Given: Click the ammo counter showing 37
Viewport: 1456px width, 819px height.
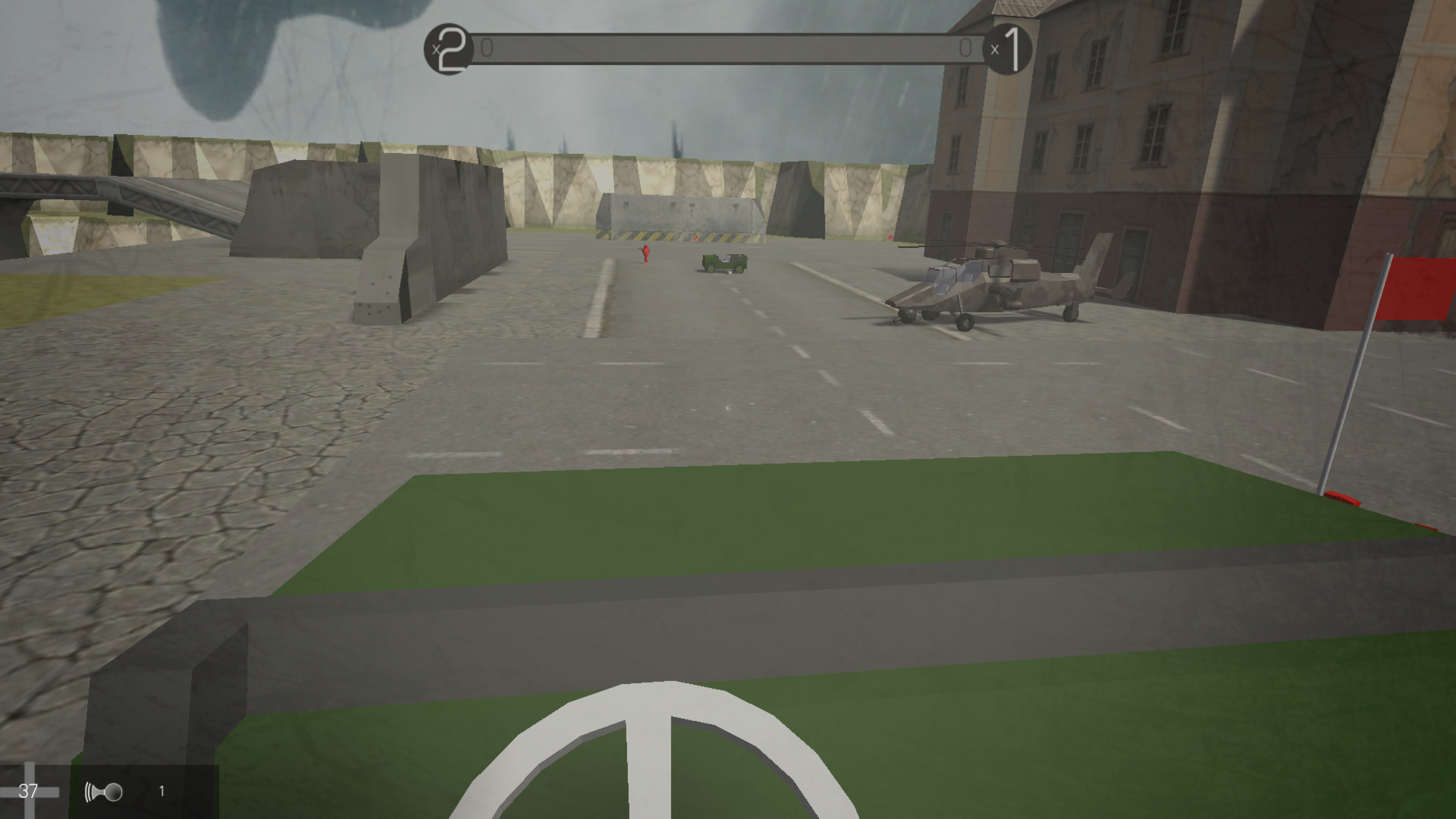Looking at the screenshot, I should tap(29, 792).
